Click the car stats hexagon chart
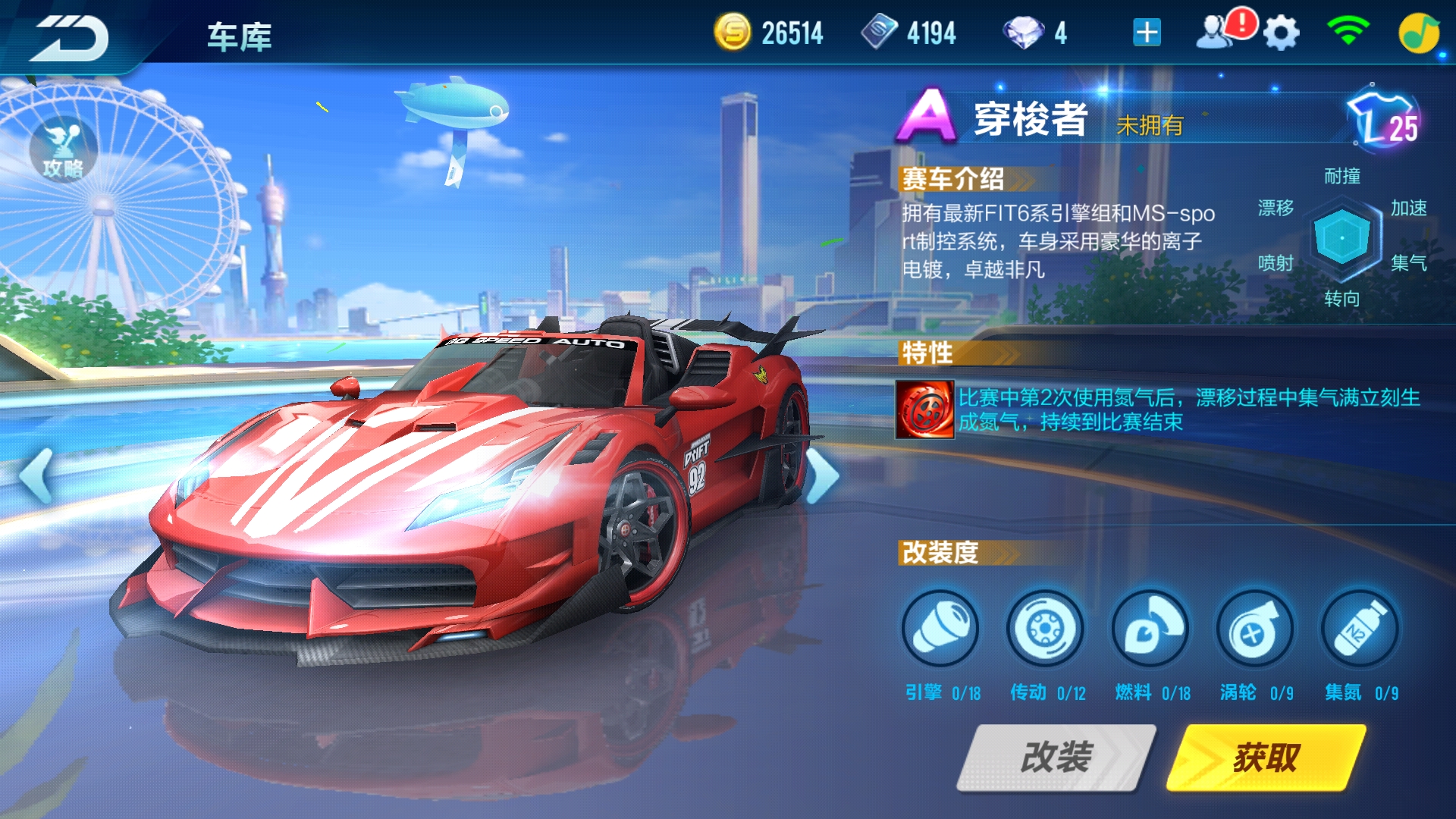 coord(1341,235)
